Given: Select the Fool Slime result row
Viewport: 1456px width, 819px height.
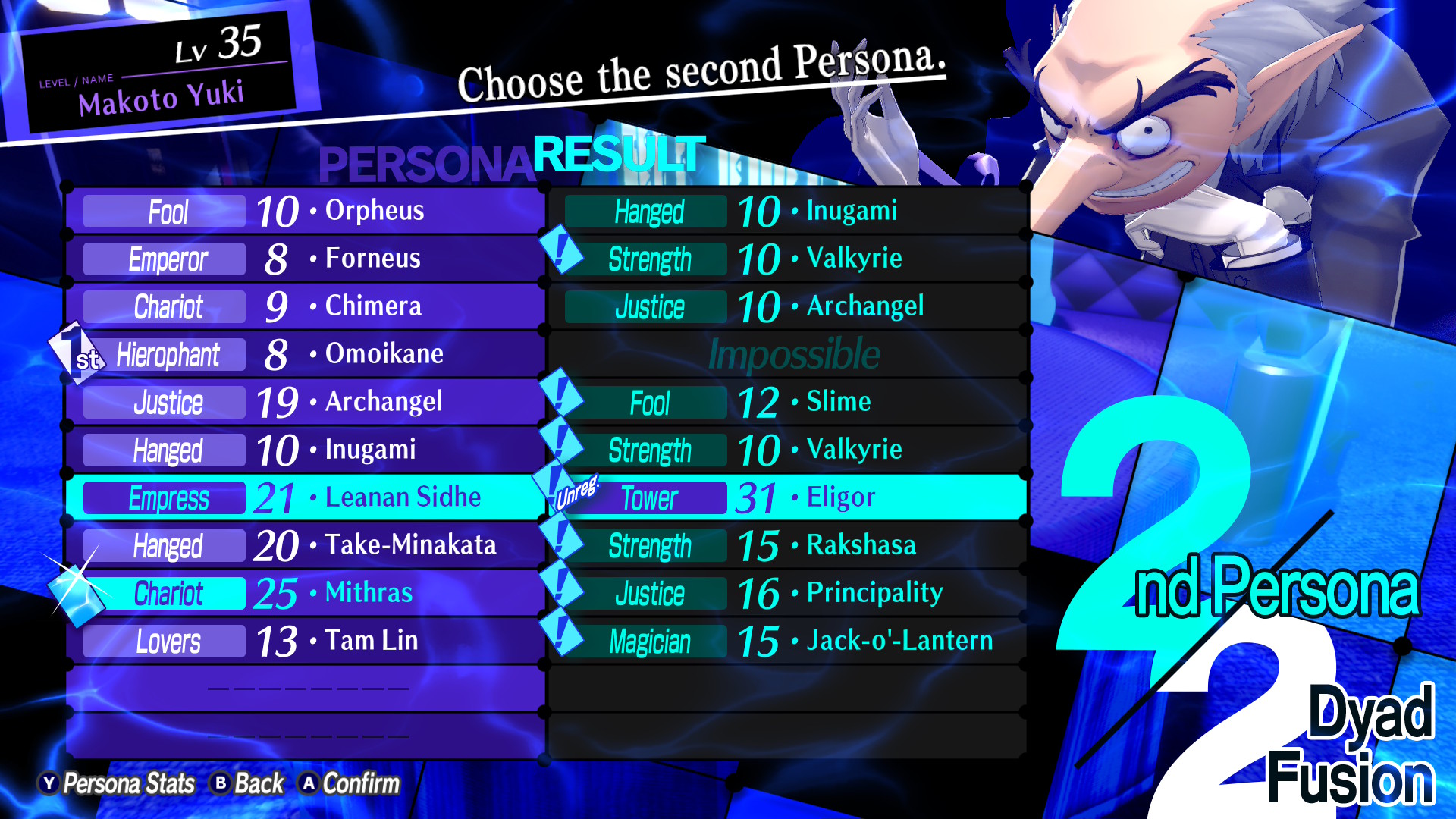Looking at the screenshot, I should click(x=789, y=402).
